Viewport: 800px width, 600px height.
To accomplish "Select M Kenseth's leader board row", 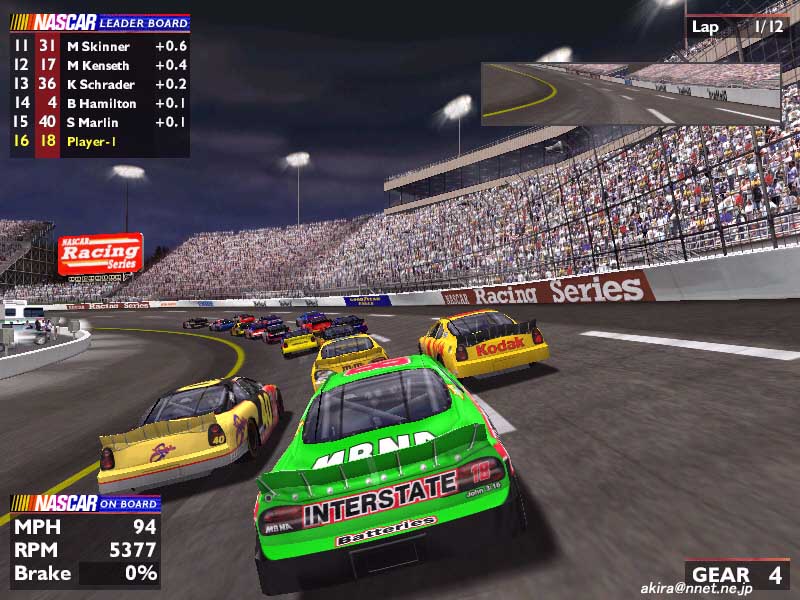I will click(98, 65).
